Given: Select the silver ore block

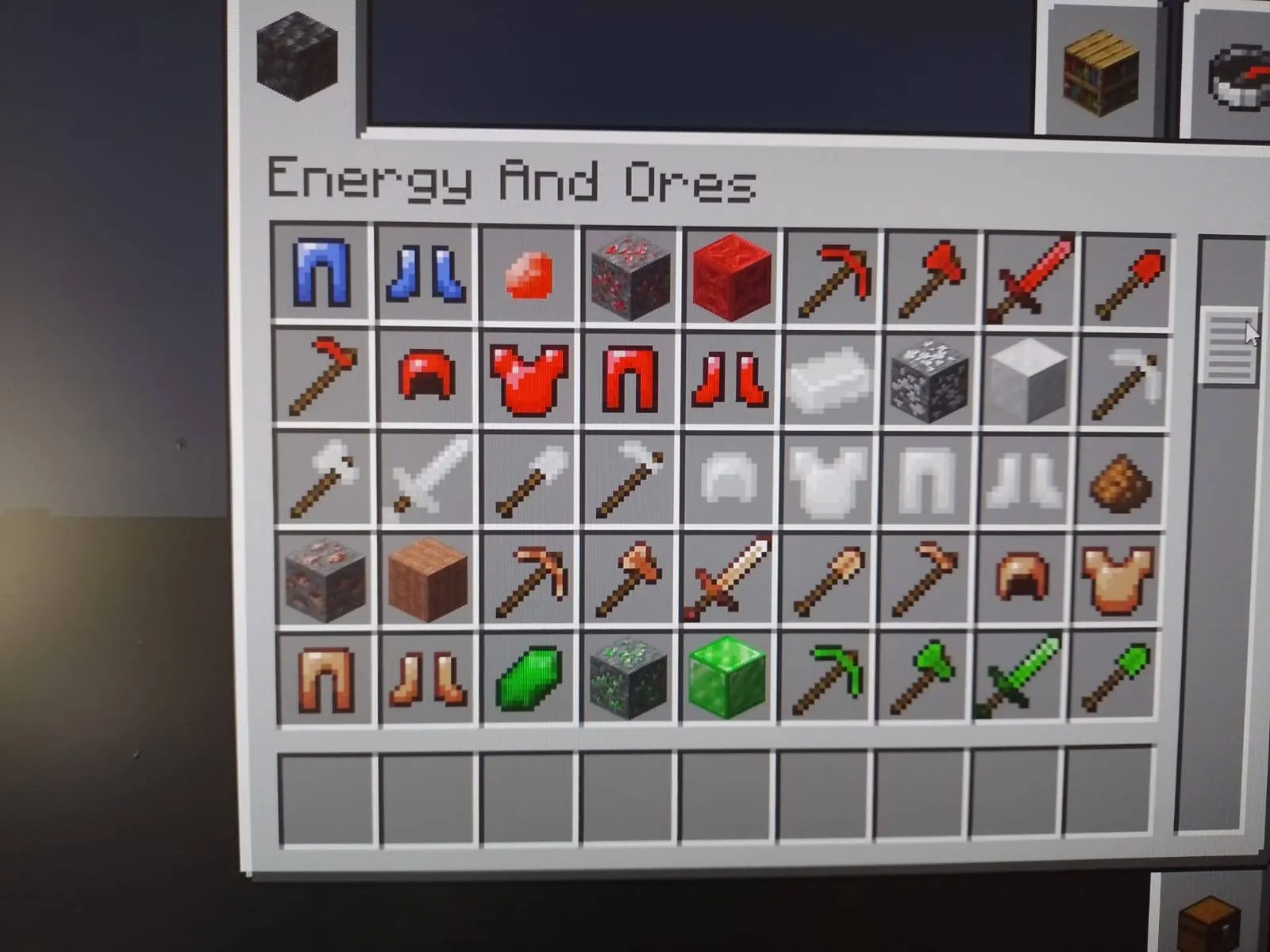Looking at the screenshot, I should (929, 379).
